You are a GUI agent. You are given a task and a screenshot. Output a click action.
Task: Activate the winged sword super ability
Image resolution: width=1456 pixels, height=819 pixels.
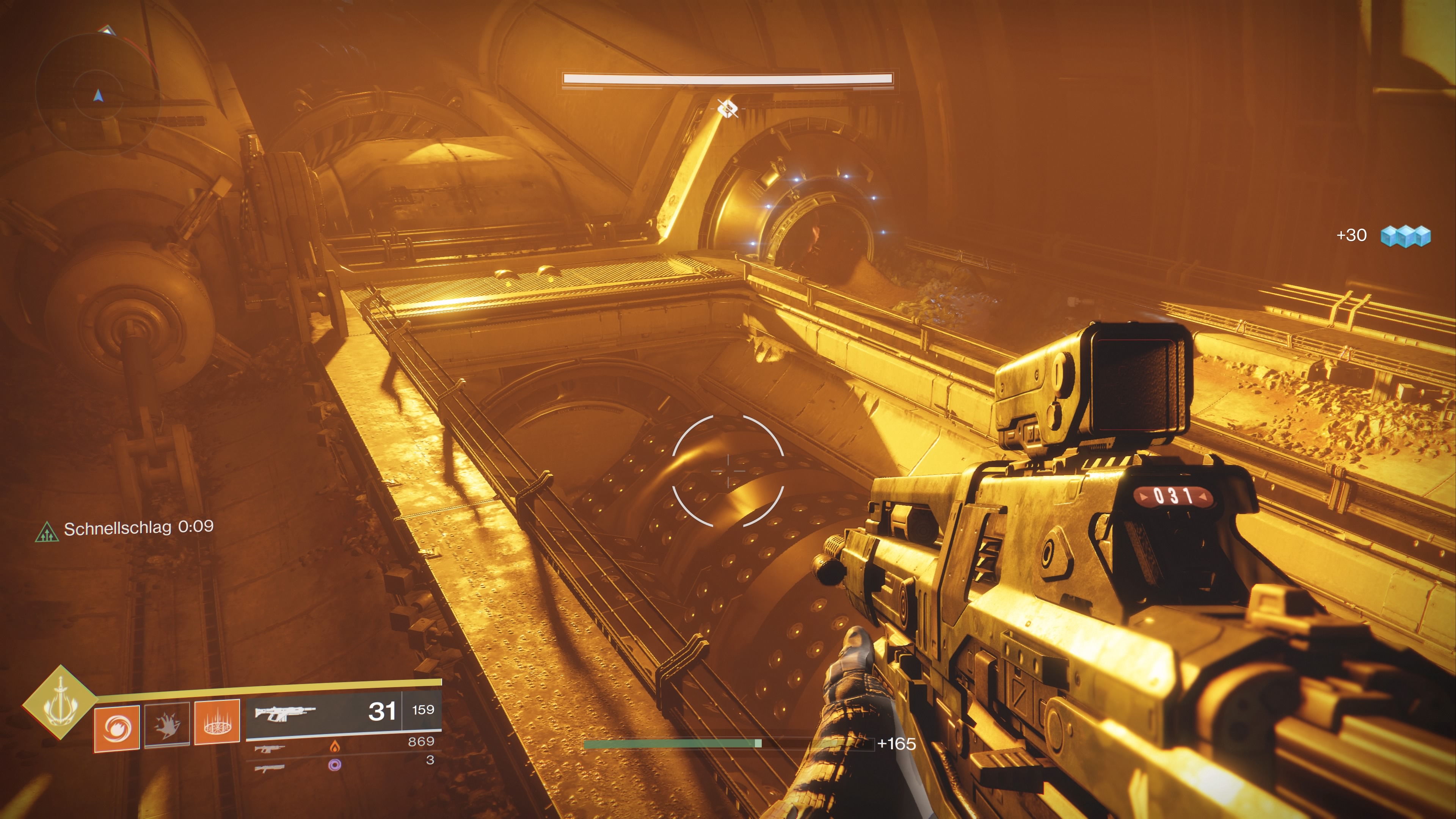(60, 702)
